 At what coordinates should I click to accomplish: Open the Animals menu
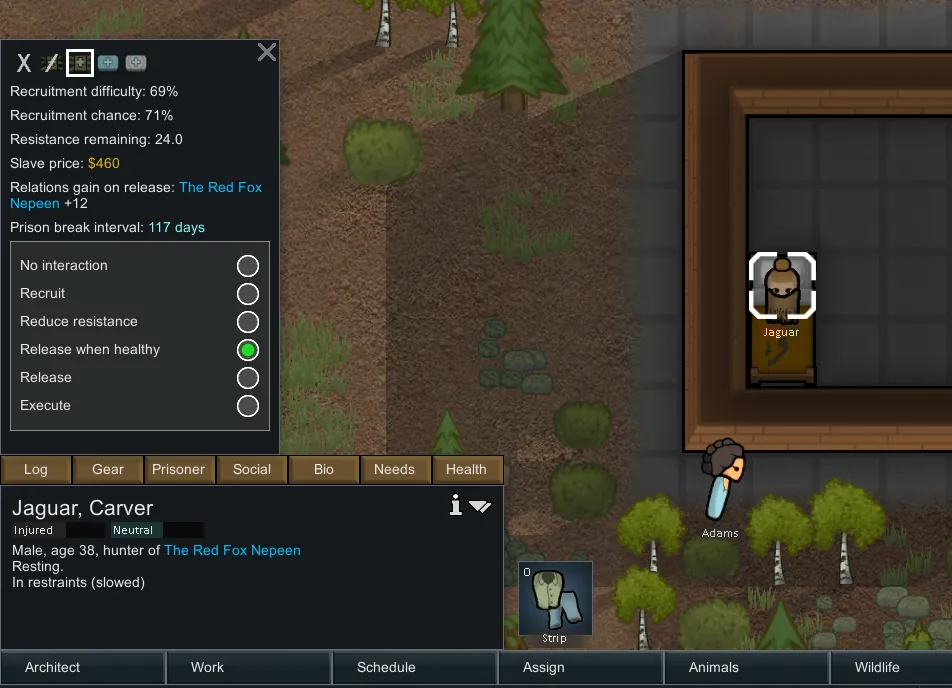click(x=714, y=668)
